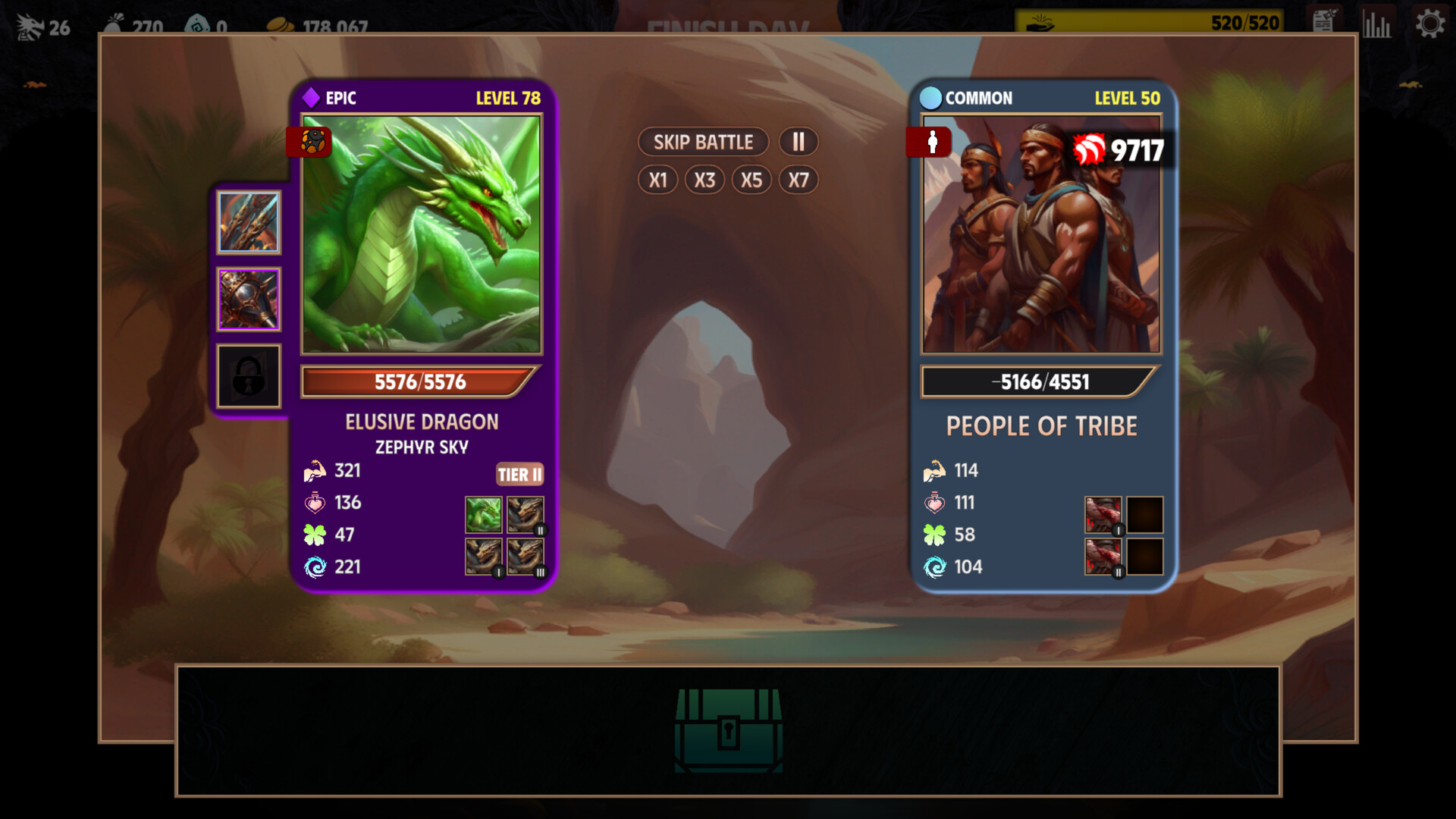The image size is (1456, 819).
Task: Click the Elusive Dragon portrait
Action: (422, 234)
